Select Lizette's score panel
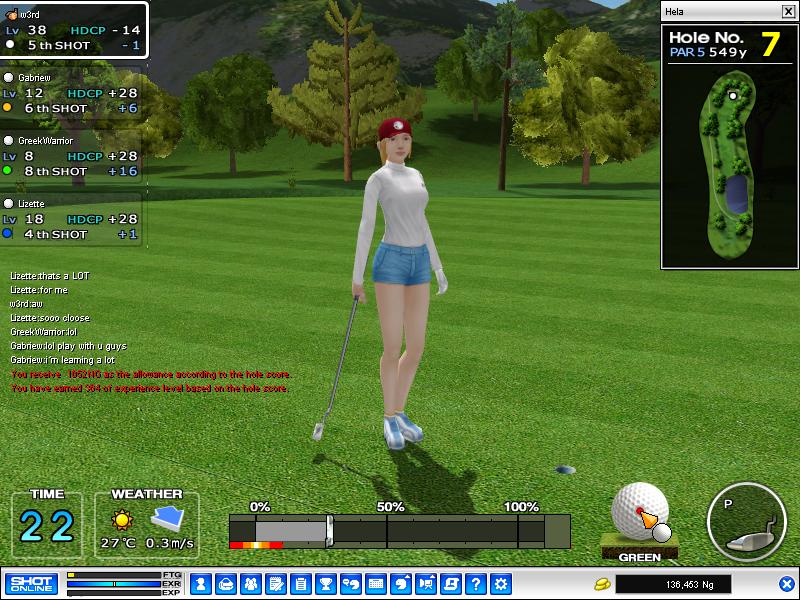This screenshot has height=600, width=800. [72, 218]
